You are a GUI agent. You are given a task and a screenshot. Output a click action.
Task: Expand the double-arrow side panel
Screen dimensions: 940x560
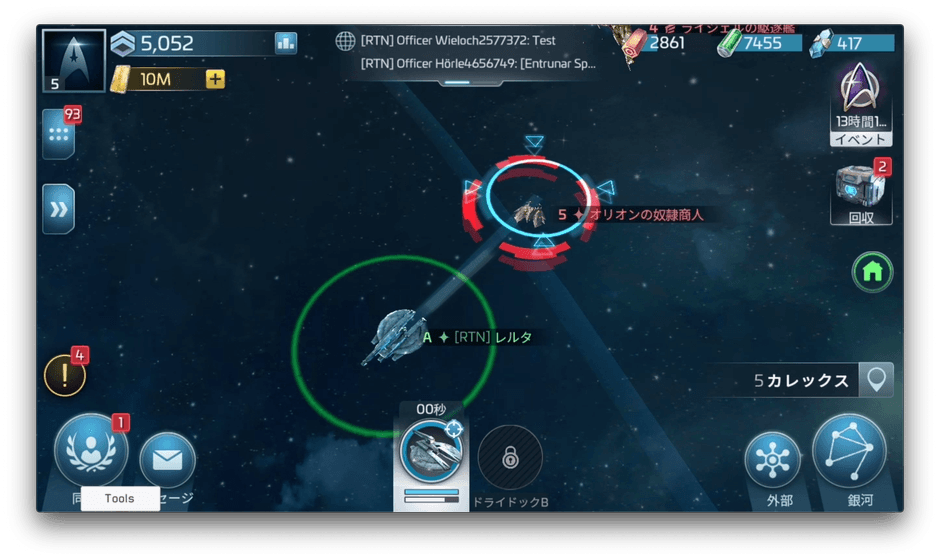[58, 209]
